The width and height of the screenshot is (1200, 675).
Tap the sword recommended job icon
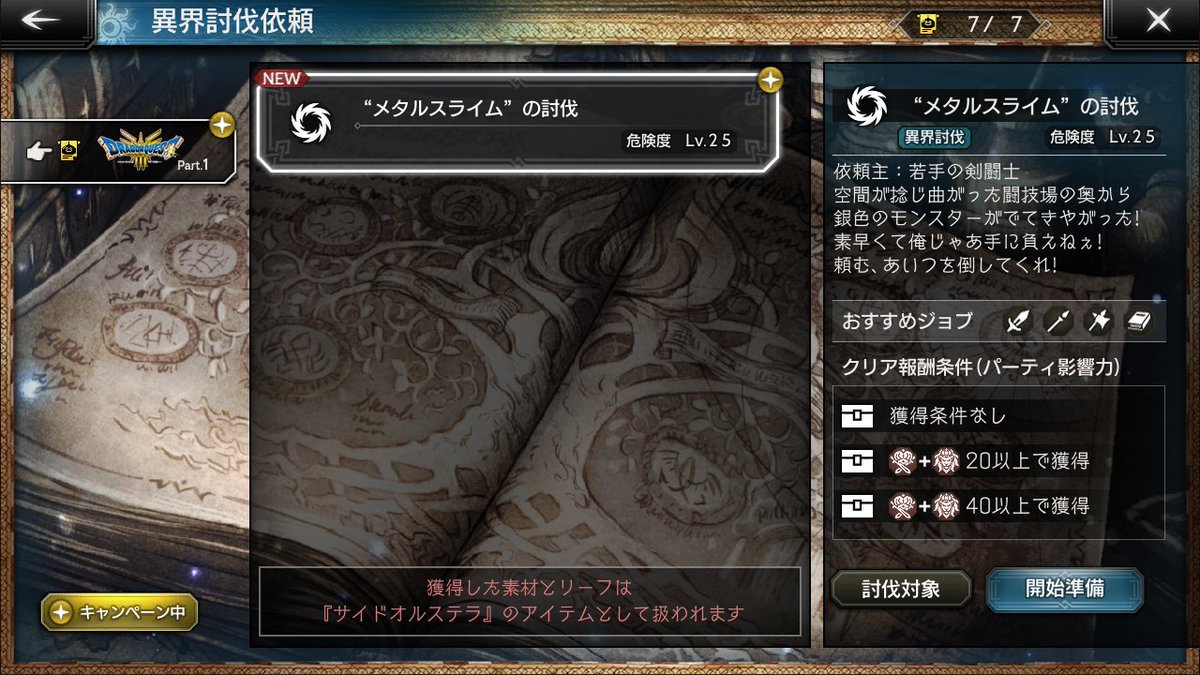pos(1018,321)
